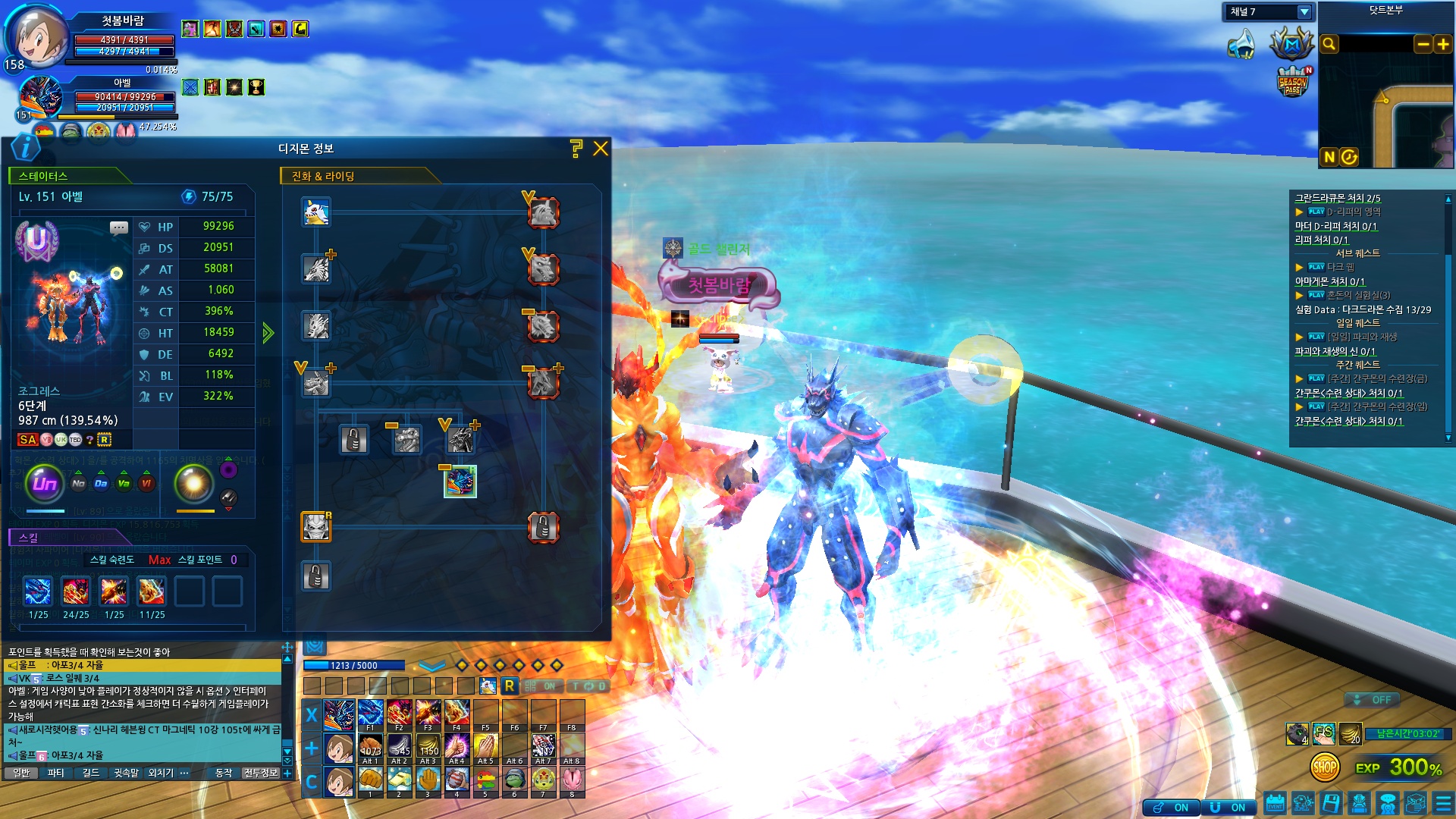1456x819 pixels.
Task: Zoom in the minimap with plus button
Action: point(1442,44)
